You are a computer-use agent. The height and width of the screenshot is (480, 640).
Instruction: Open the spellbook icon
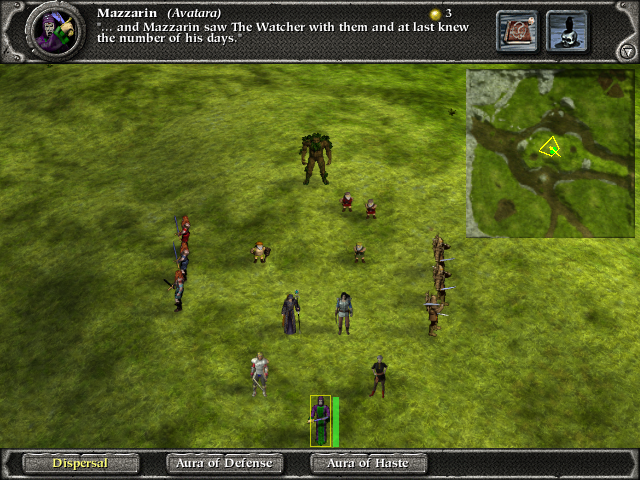point(517,31)
